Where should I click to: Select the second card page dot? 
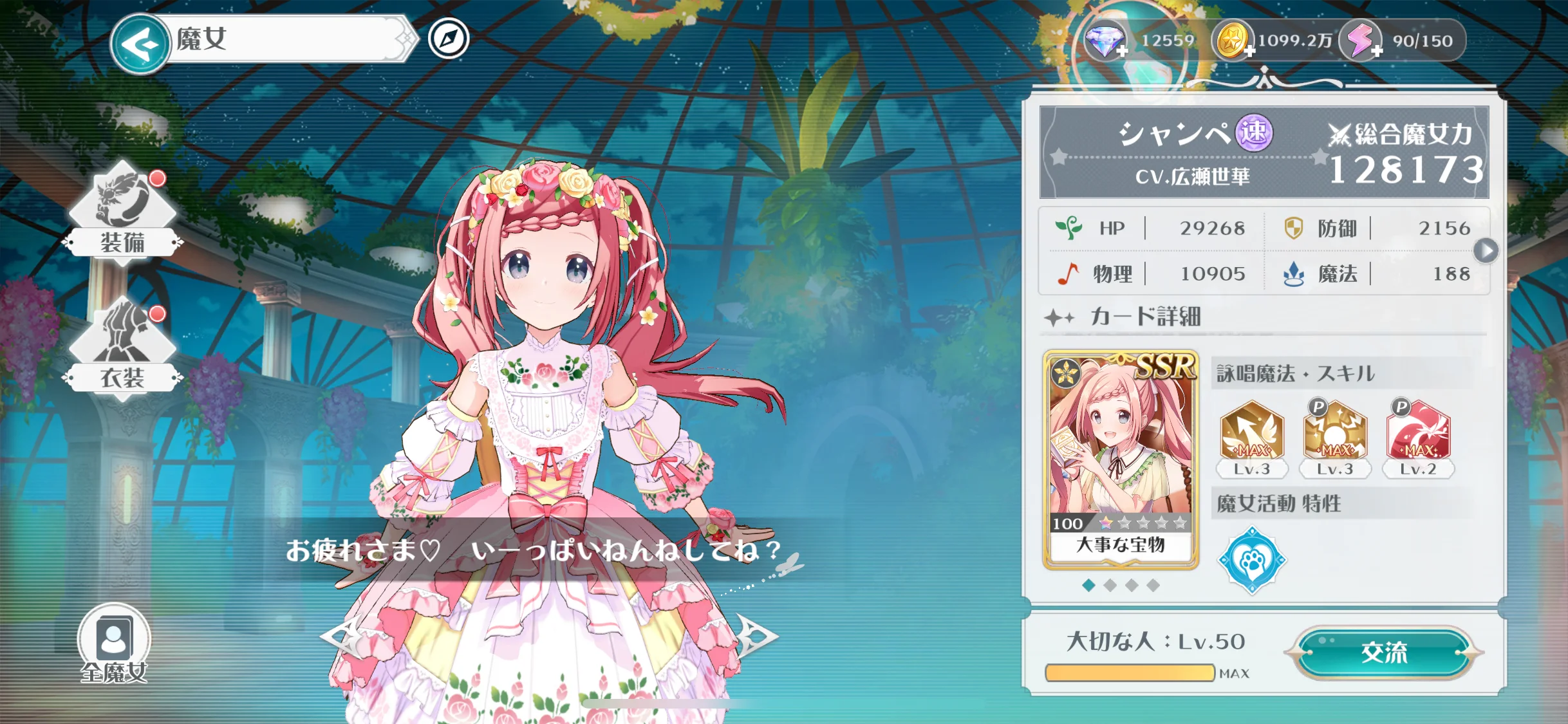1110,585
